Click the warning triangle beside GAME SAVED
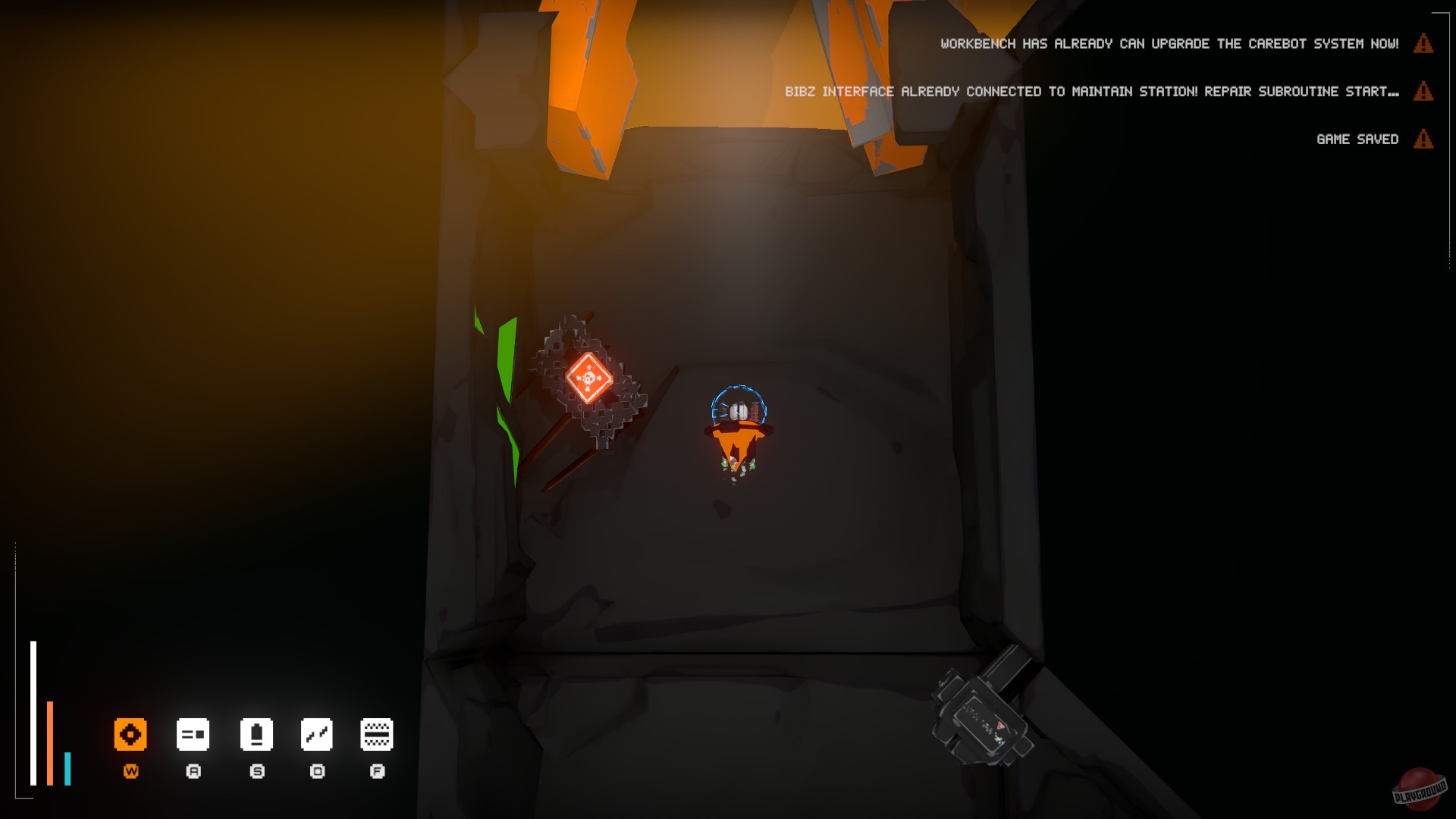This screenshot has width=1456, height=819. pos(1422,139)
